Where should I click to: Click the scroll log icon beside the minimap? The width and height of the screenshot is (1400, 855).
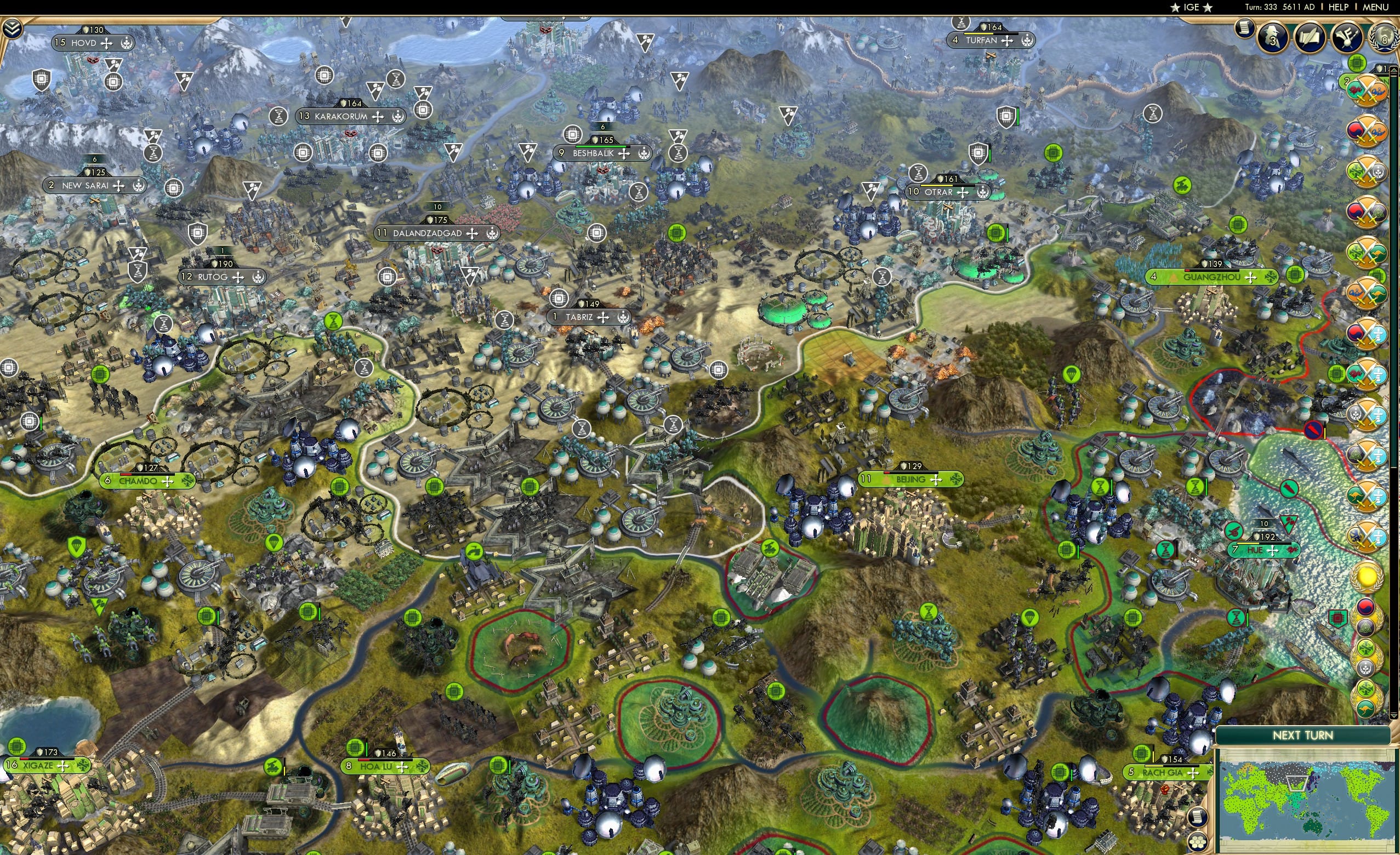[x=1198, y=817]
